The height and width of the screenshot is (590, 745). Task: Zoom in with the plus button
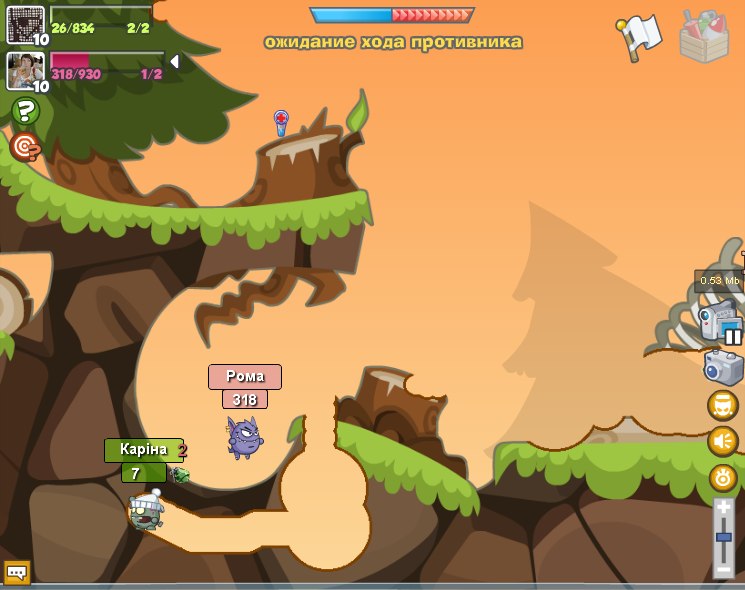(724, 508)
